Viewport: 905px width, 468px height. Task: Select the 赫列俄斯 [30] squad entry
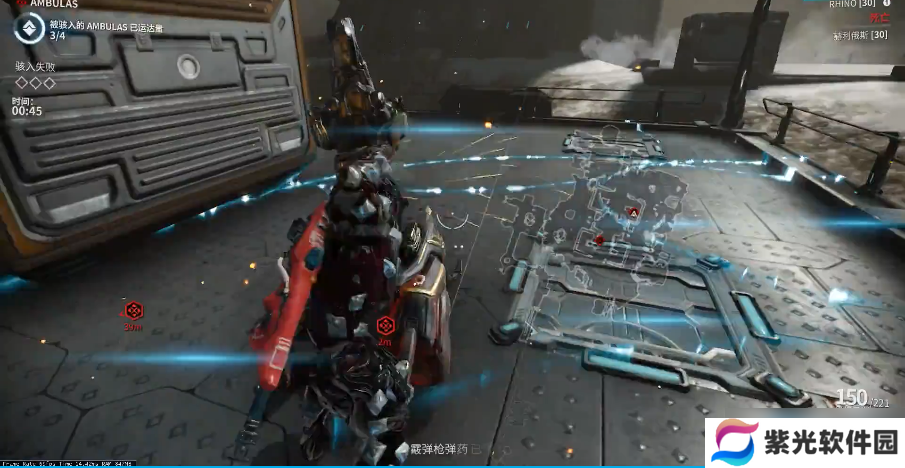(860, 35)
